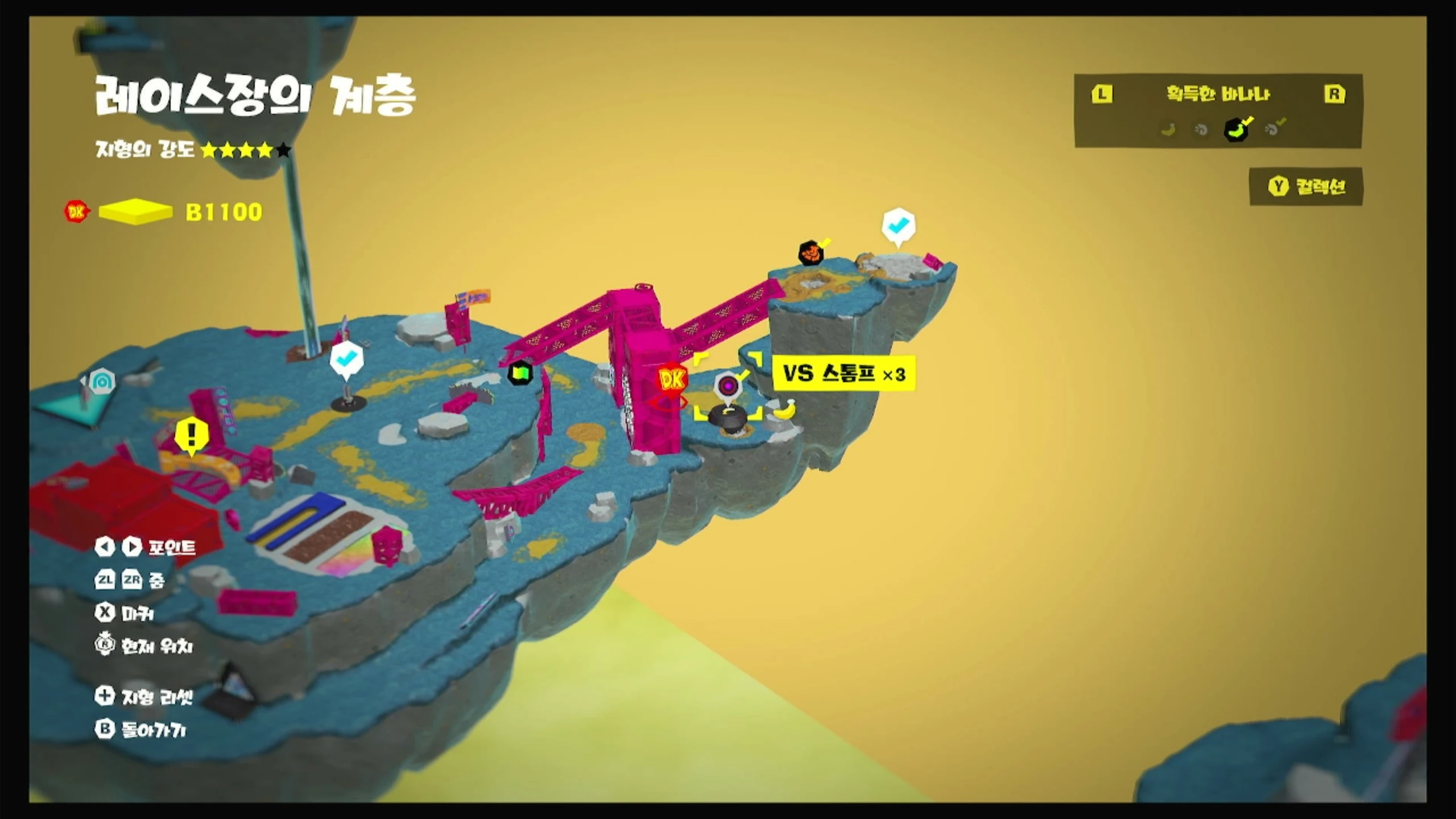This screenshot has height=819, width=1456.
Task: Select the checkmark marker near the waterfall
Action: (x=346, y=360)
